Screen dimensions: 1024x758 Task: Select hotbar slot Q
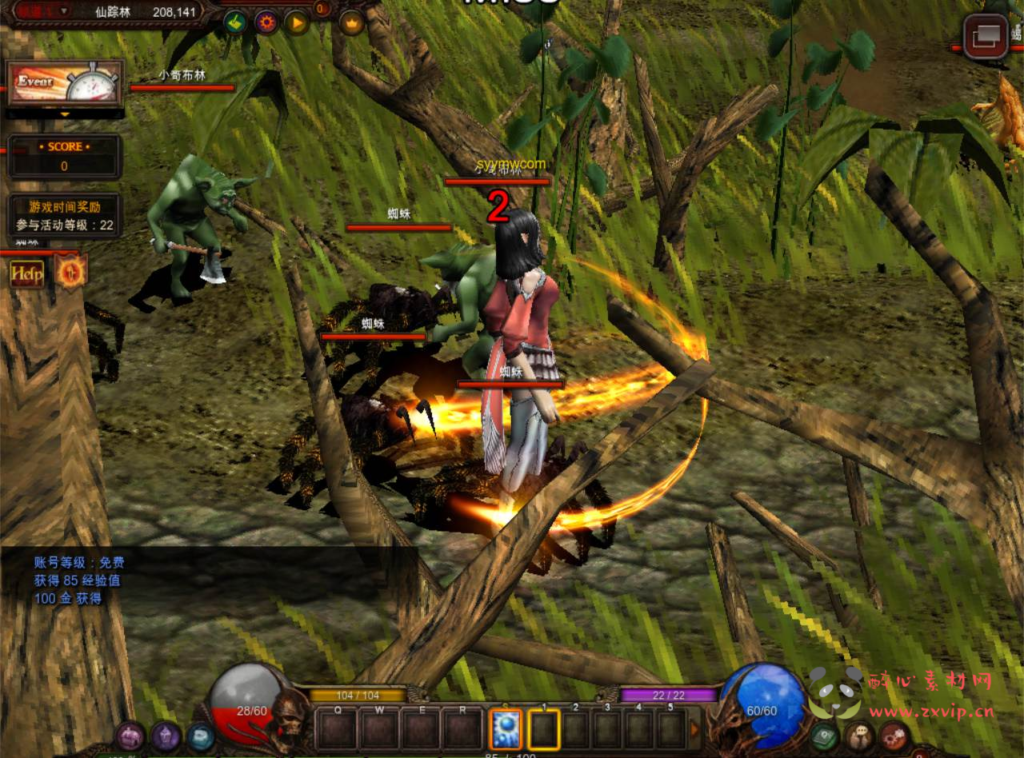tap(337, 728)
